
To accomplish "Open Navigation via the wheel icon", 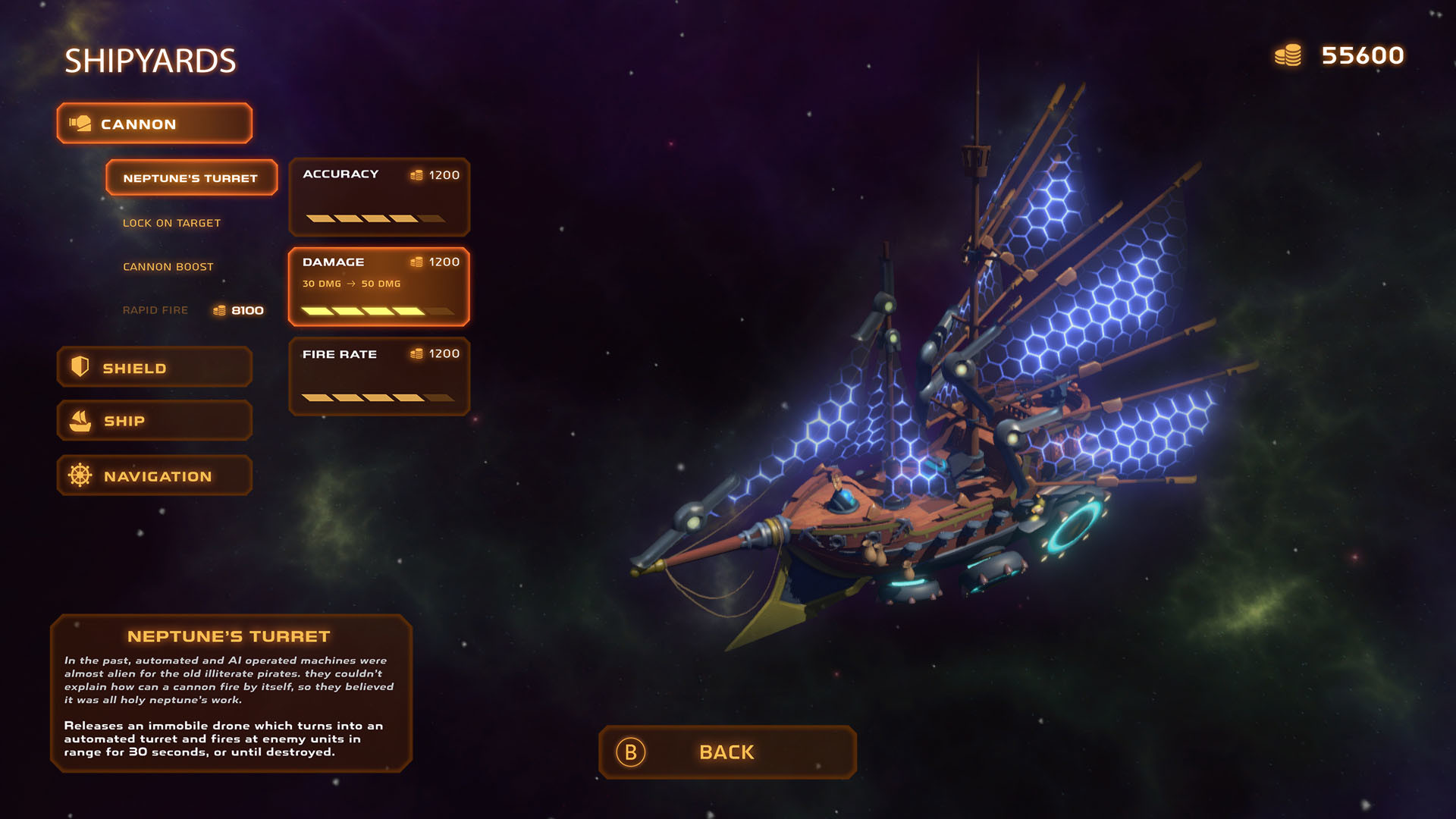I will [78, 475].
